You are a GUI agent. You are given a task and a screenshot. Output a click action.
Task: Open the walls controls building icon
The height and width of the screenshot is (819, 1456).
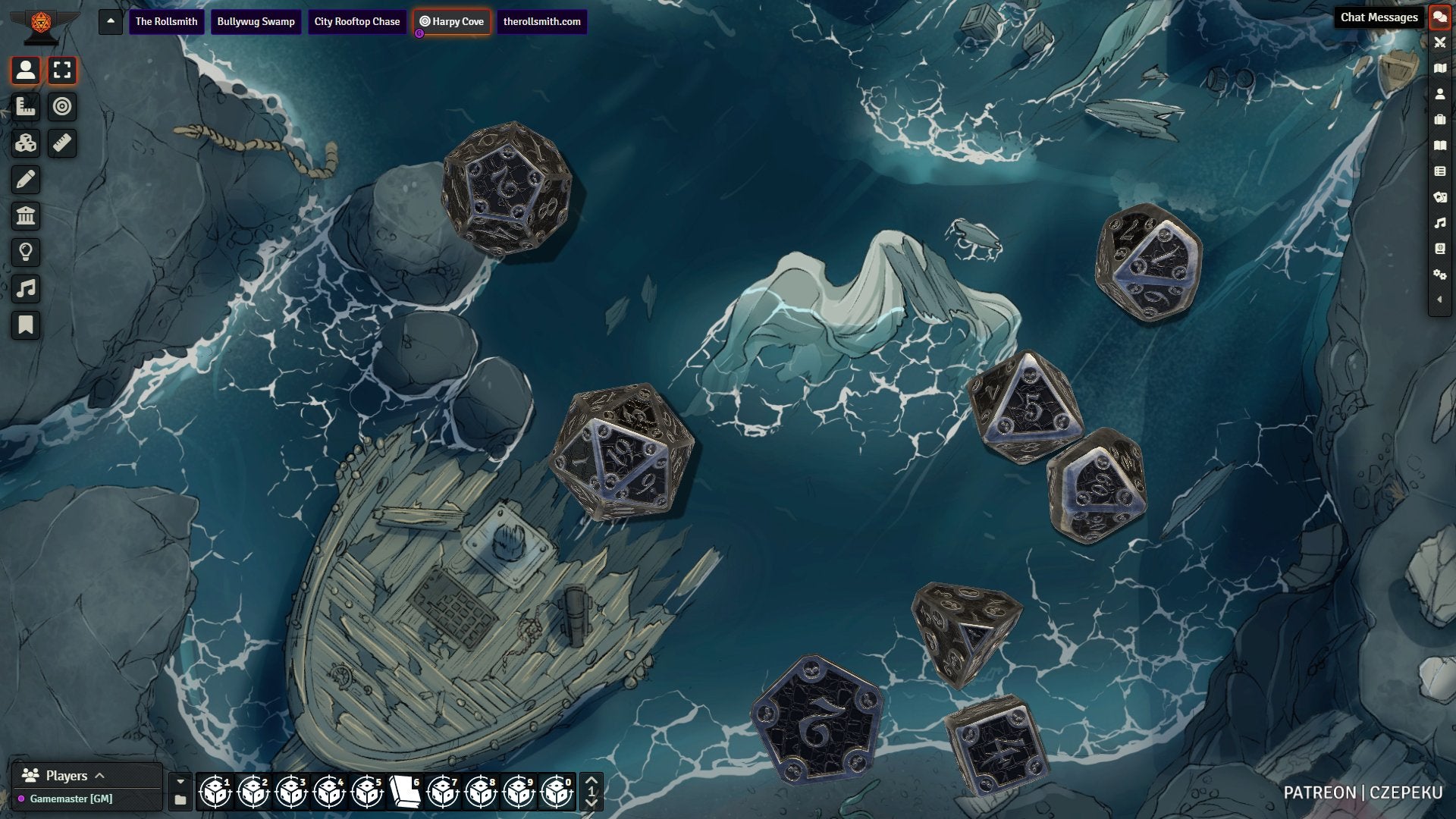pyautogui.click(x=26, y=216)
